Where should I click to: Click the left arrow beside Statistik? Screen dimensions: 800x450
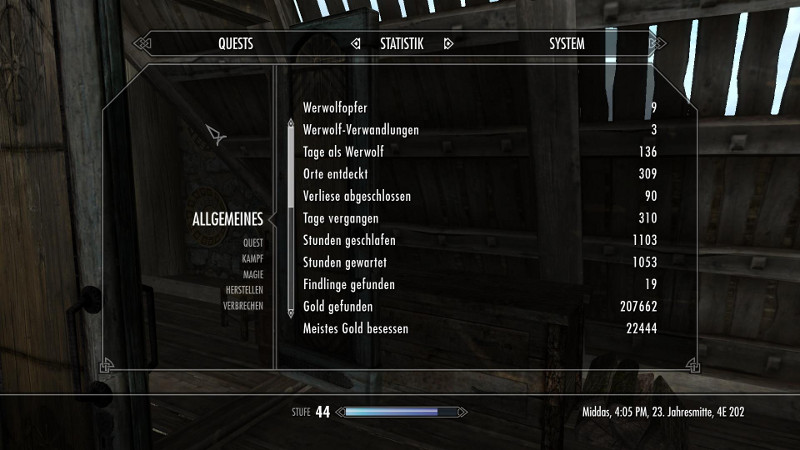(356, 44)
